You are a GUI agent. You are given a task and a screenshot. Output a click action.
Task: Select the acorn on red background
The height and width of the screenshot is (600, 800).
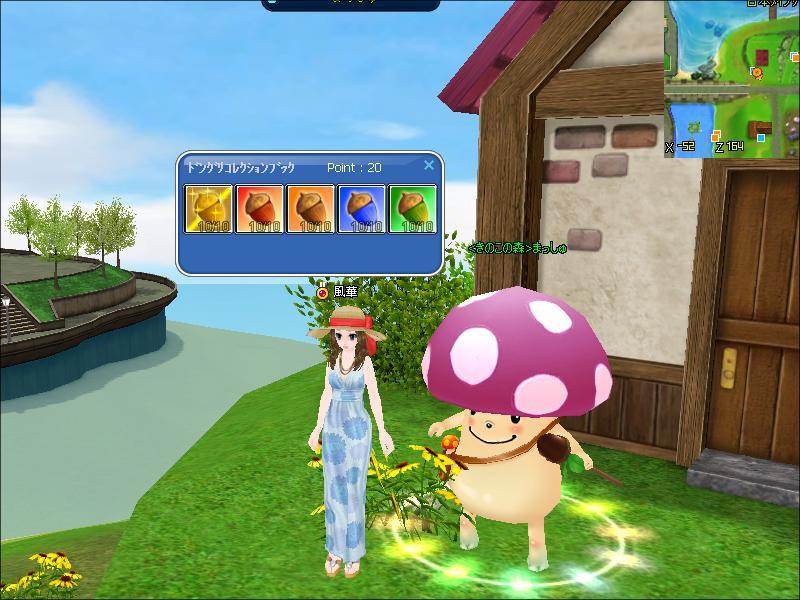[x=260, y=208]
